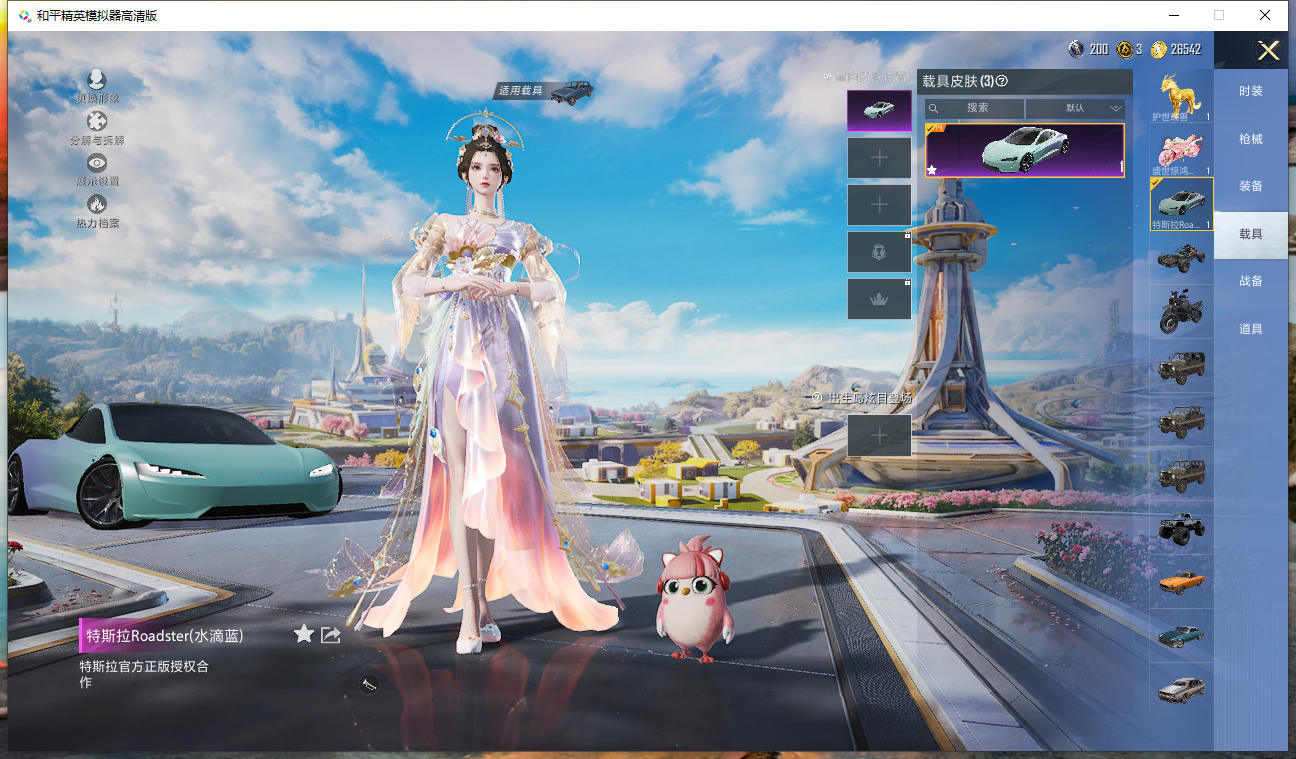
Task: Select the pink motorcycle vehicle thumbnail
Action: coord(1181,150)
